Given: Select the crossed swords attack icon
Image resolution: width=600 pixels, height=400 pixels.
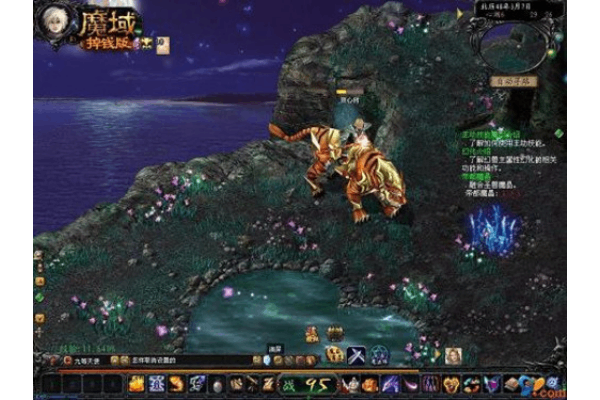Looking at the screenshot, I should point(355,354).
